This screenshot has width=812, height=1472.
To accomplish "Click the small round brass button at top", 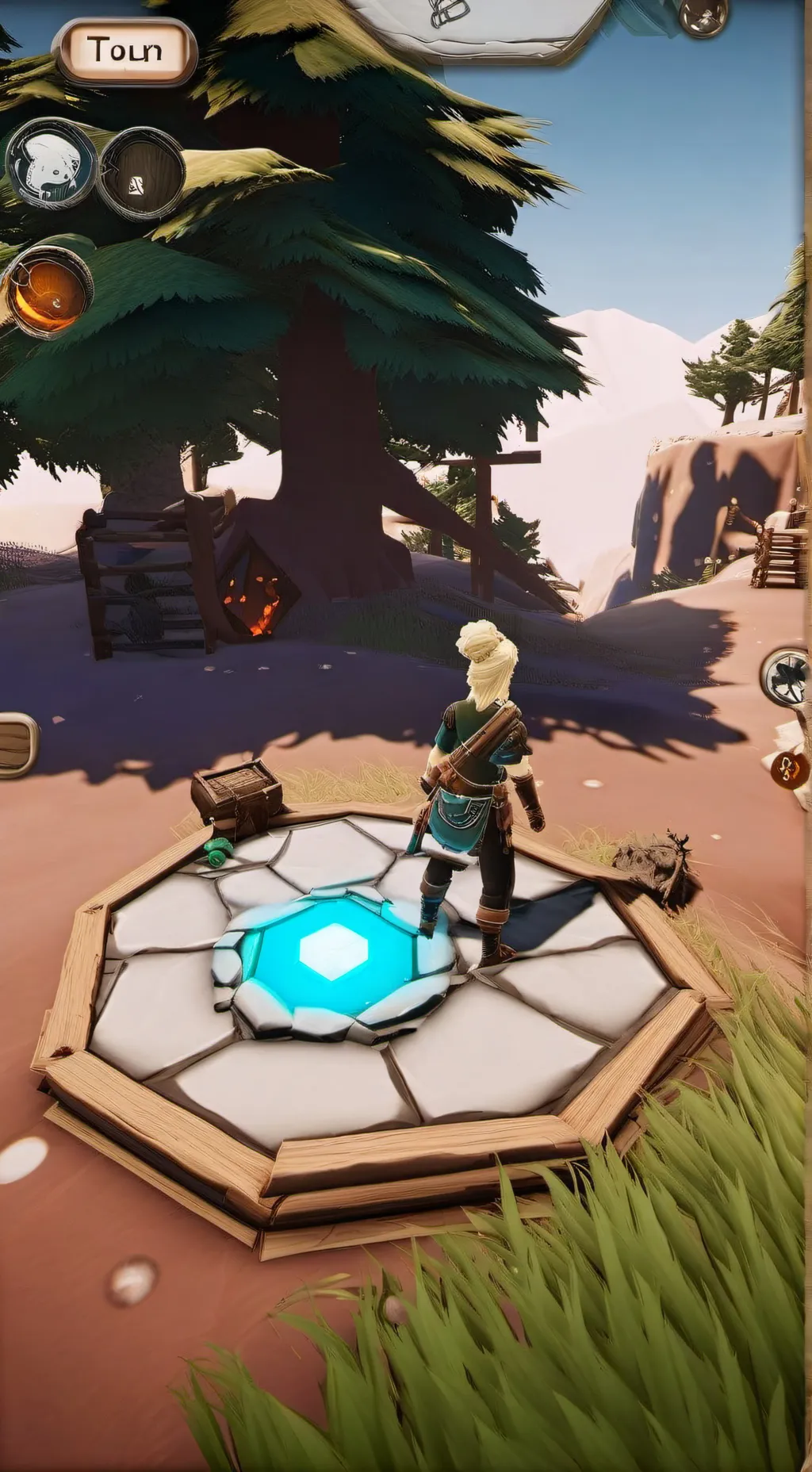I will coord(703,15).
